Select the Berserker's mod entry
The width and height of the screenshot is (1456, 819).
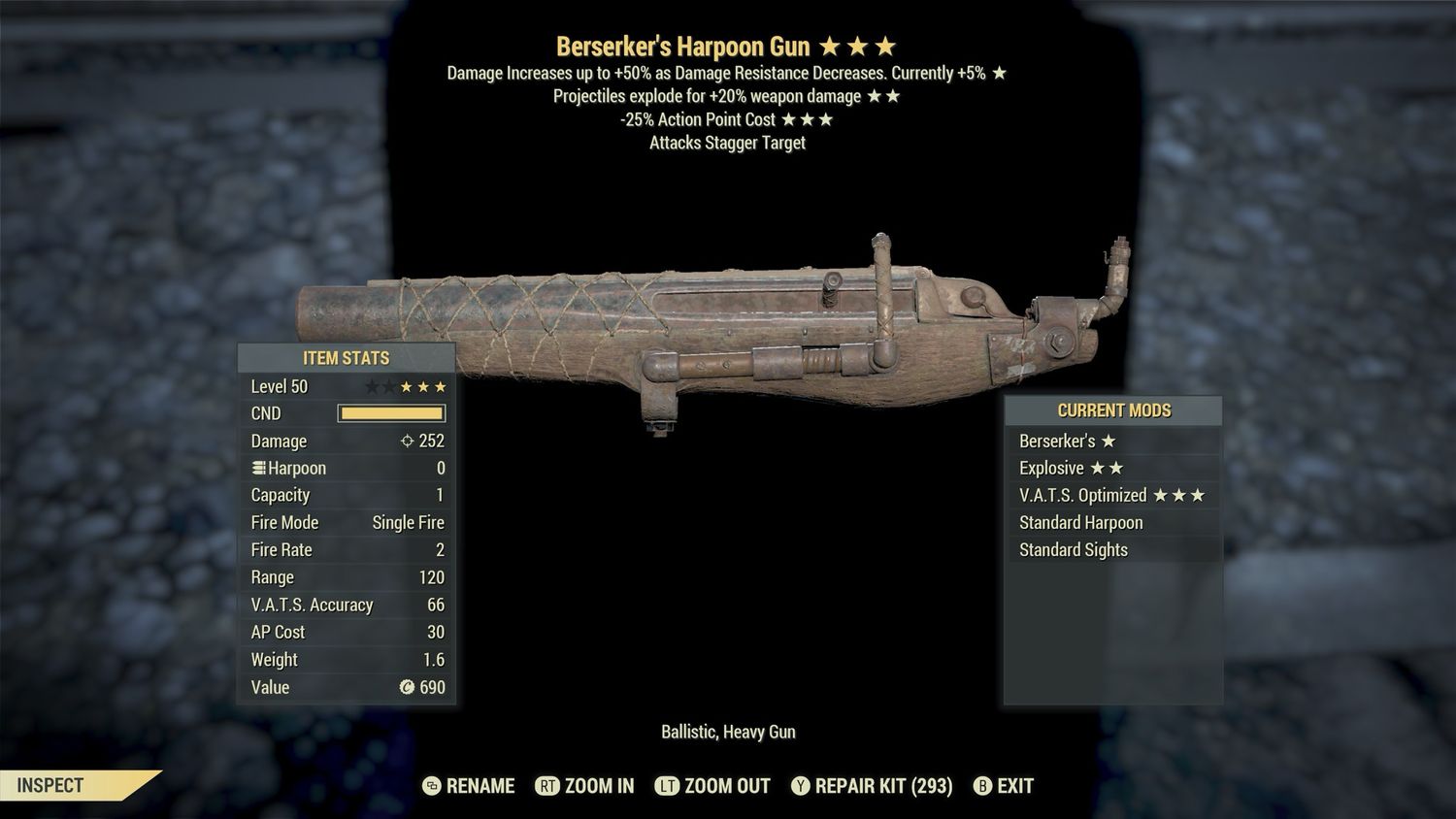coord(1112,441)
